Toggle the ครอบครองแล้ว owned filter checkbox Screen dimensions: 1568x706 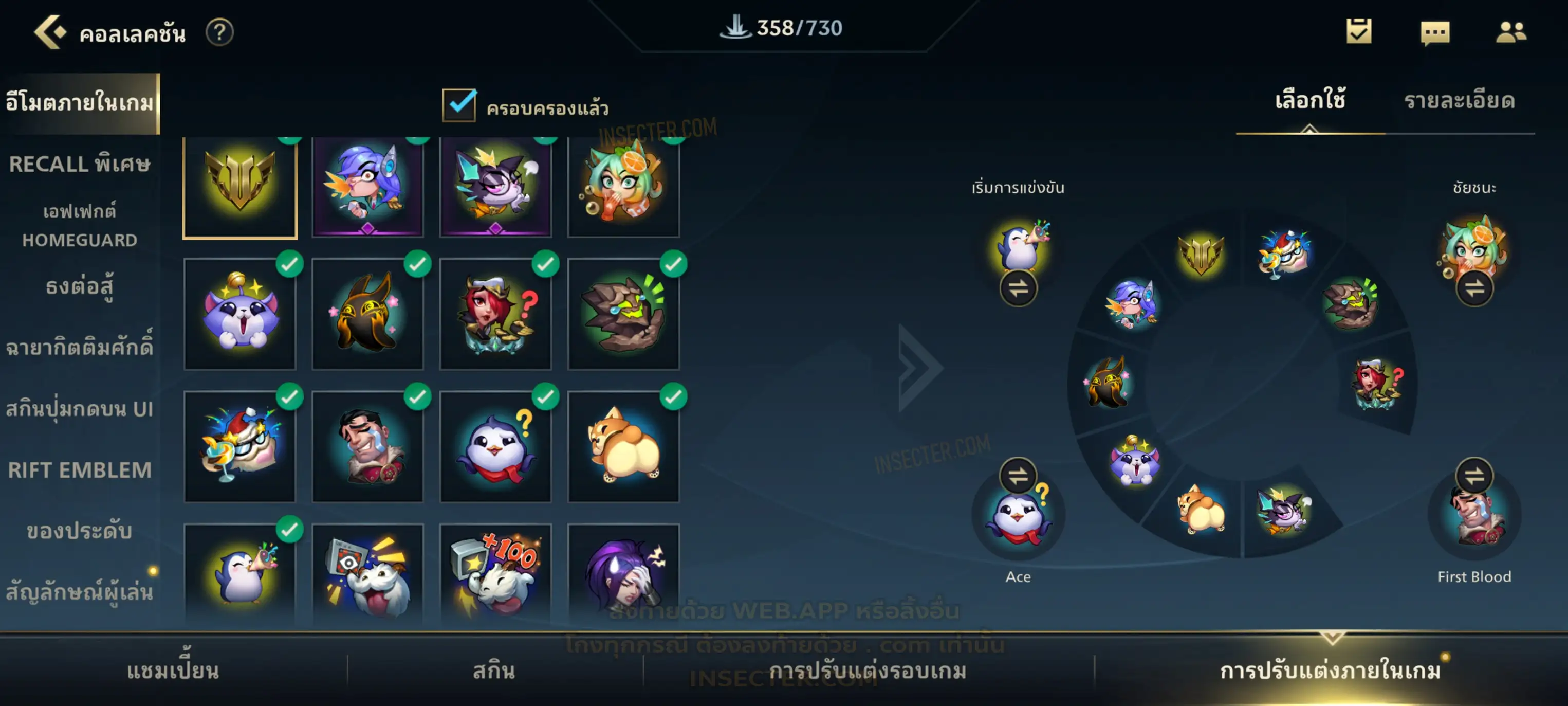tap(459, 105)
